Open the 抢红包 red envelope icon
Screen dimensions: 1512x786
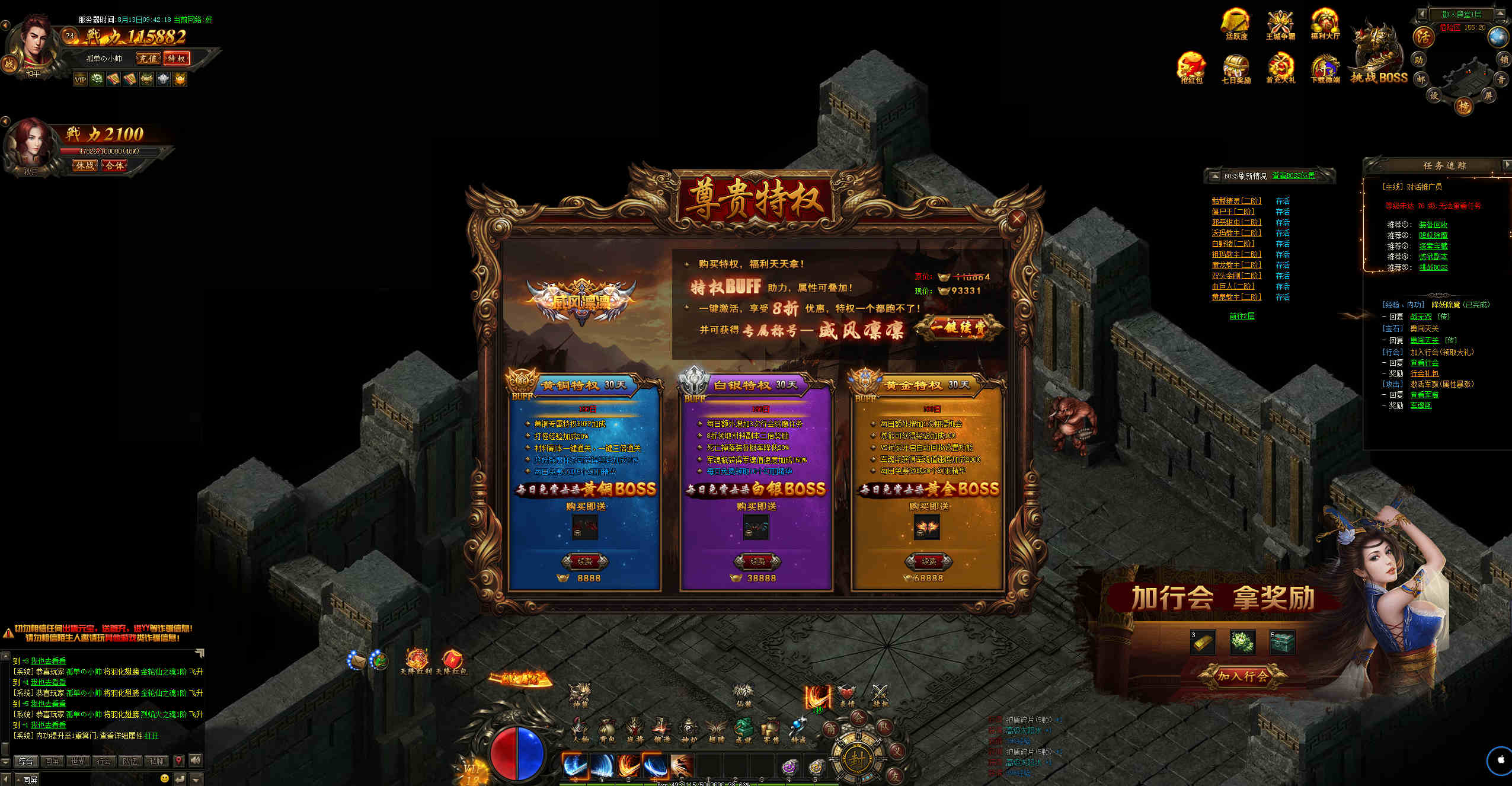[1191, 67]
